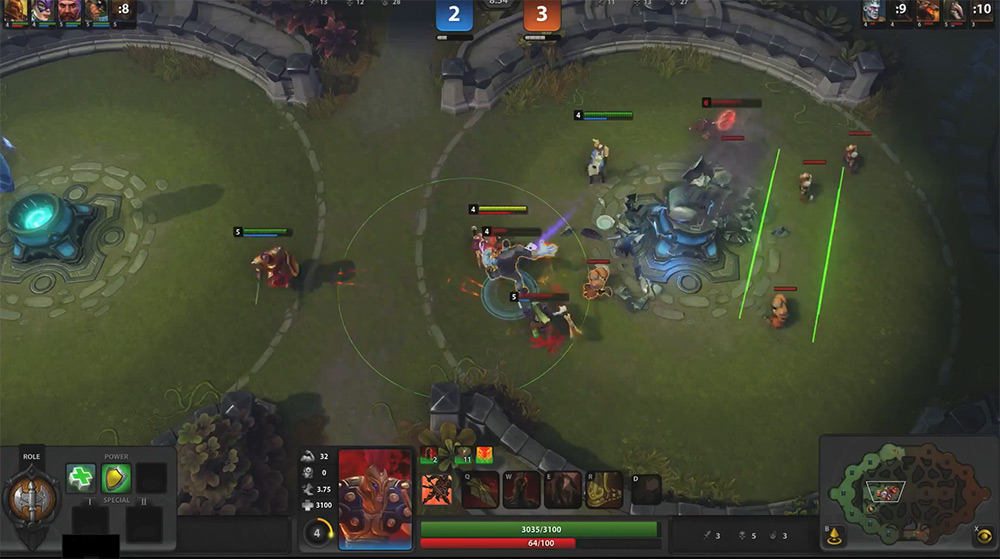Activate the yellow shield power
Viewport: 1000px width, 559px height.
[116, 478]
